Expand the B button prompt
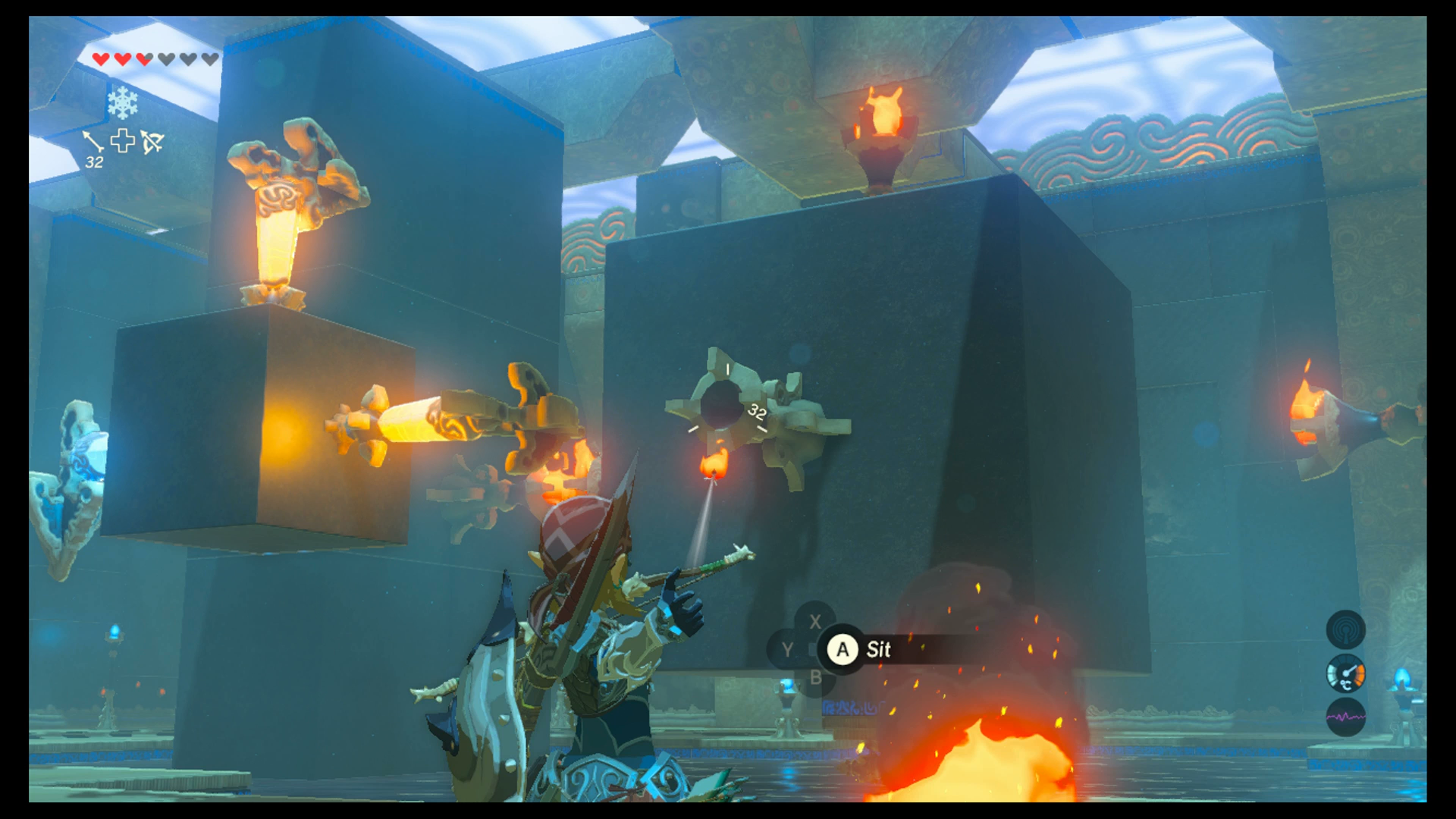 pyautogui.click(x=815, y=677)
